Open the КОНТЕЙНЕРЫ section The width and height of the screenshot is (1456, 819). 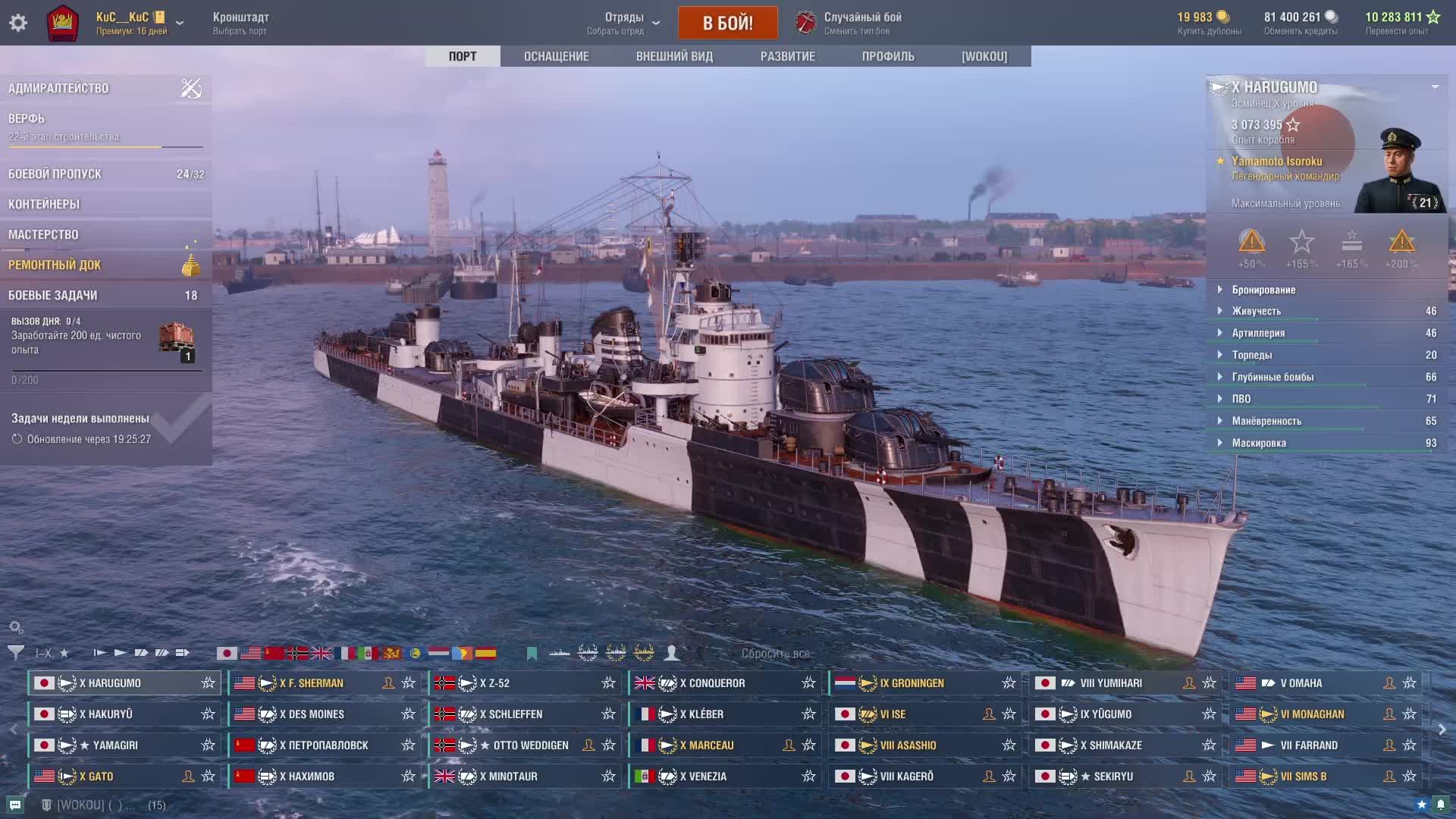coord(44,204)
